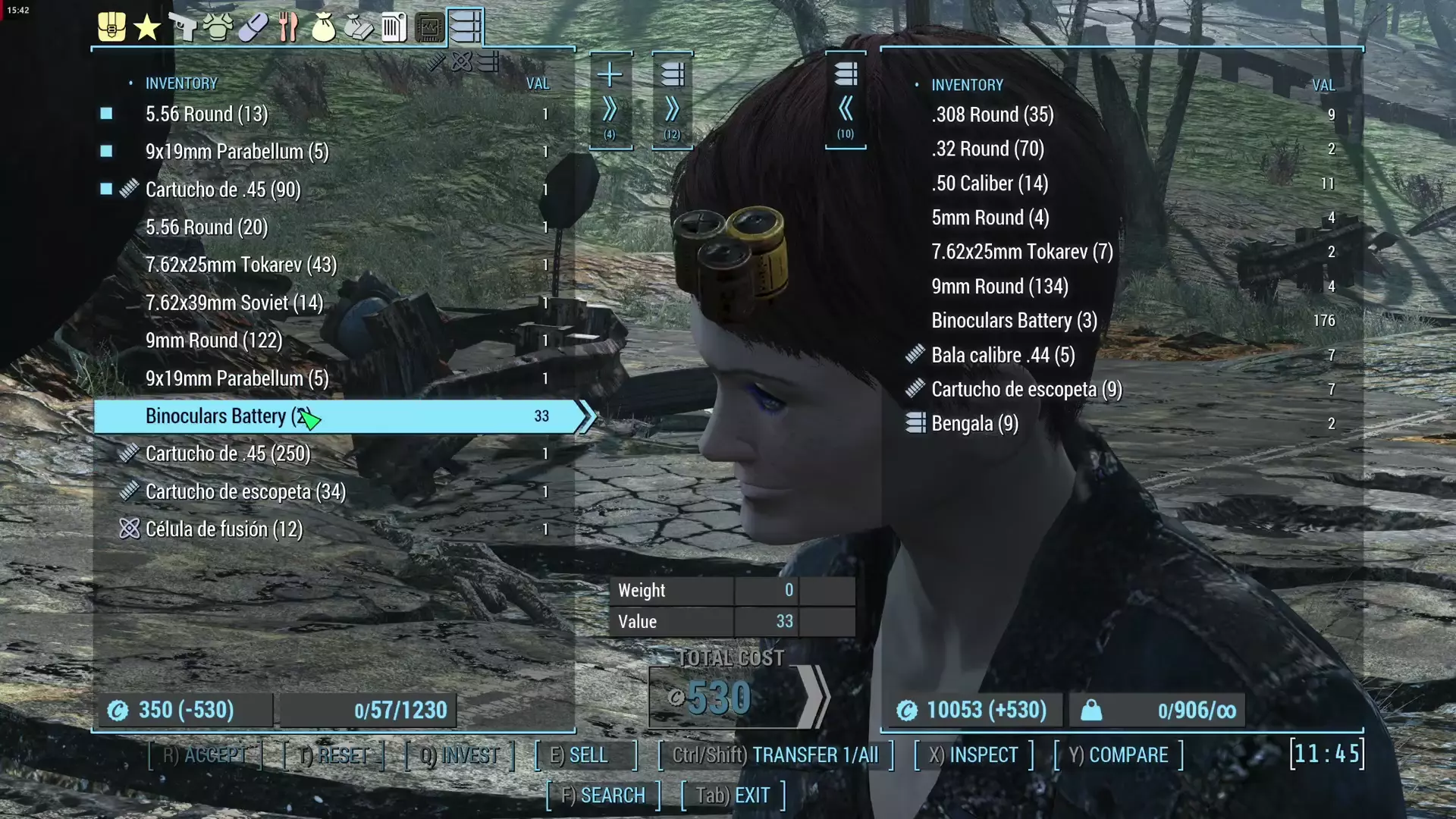Select vendor's .50 Caliber (14) row
1456x819 pixels.
[x=990, y=184]
